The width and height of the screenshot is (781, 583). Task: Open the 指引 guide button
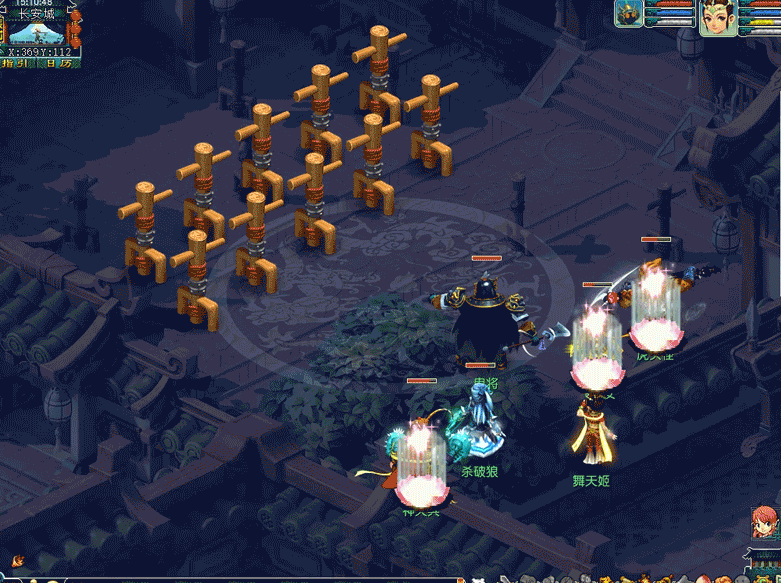point(17,63)
